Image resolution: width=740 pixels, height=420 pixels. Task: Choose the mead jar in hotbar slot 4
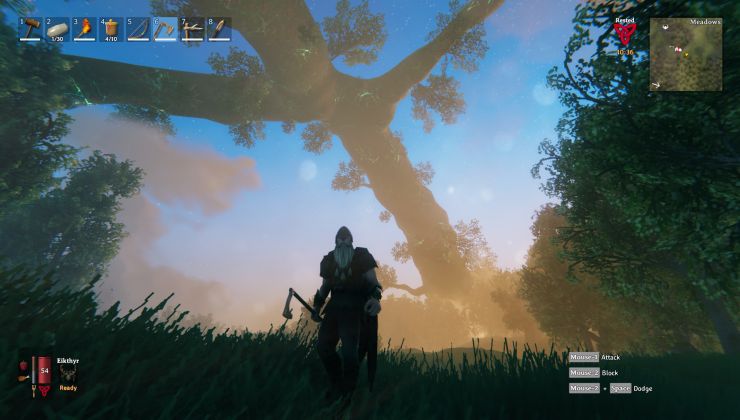tap(111, 28)
